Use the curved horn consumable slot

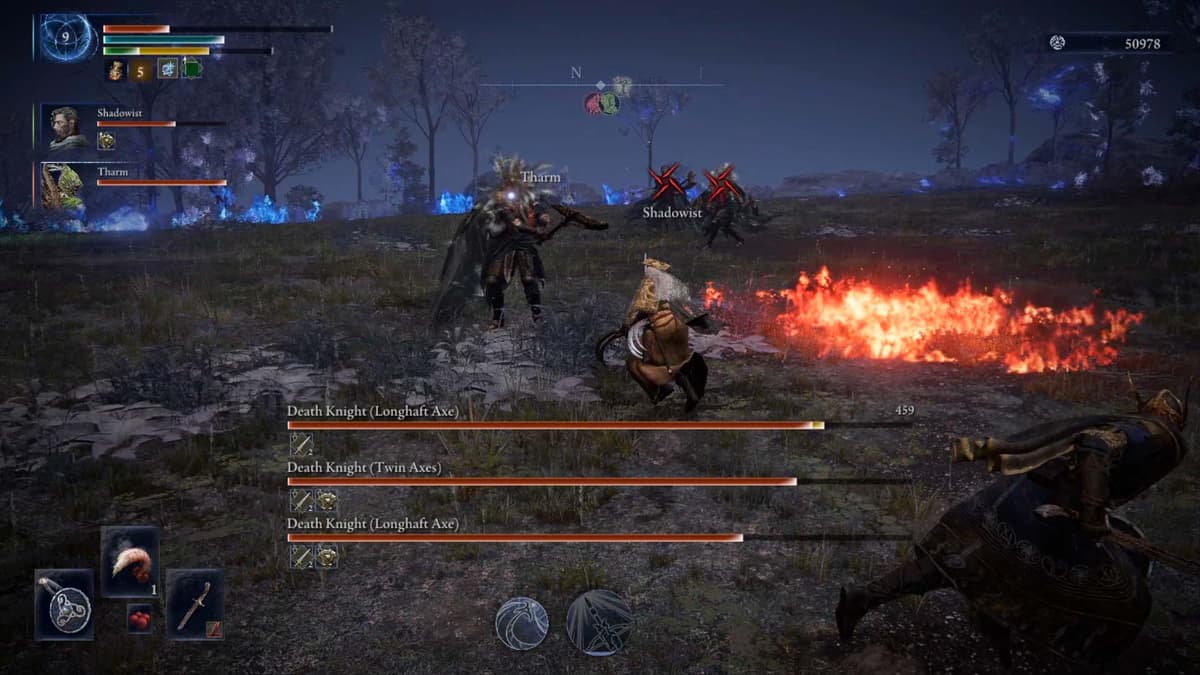click(x=130, y=561)
